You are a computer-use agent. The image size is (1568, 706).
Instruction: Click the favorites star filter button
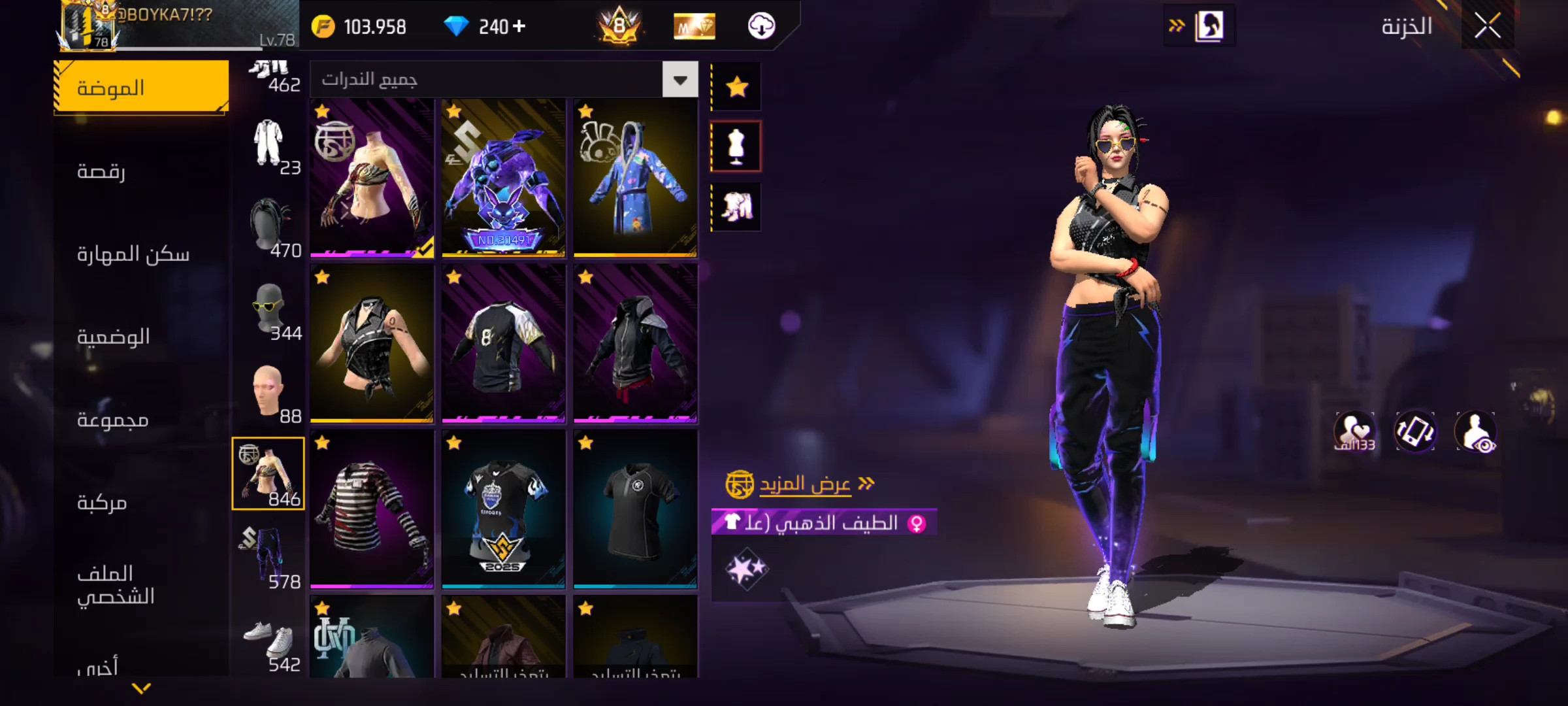[737, 86]
